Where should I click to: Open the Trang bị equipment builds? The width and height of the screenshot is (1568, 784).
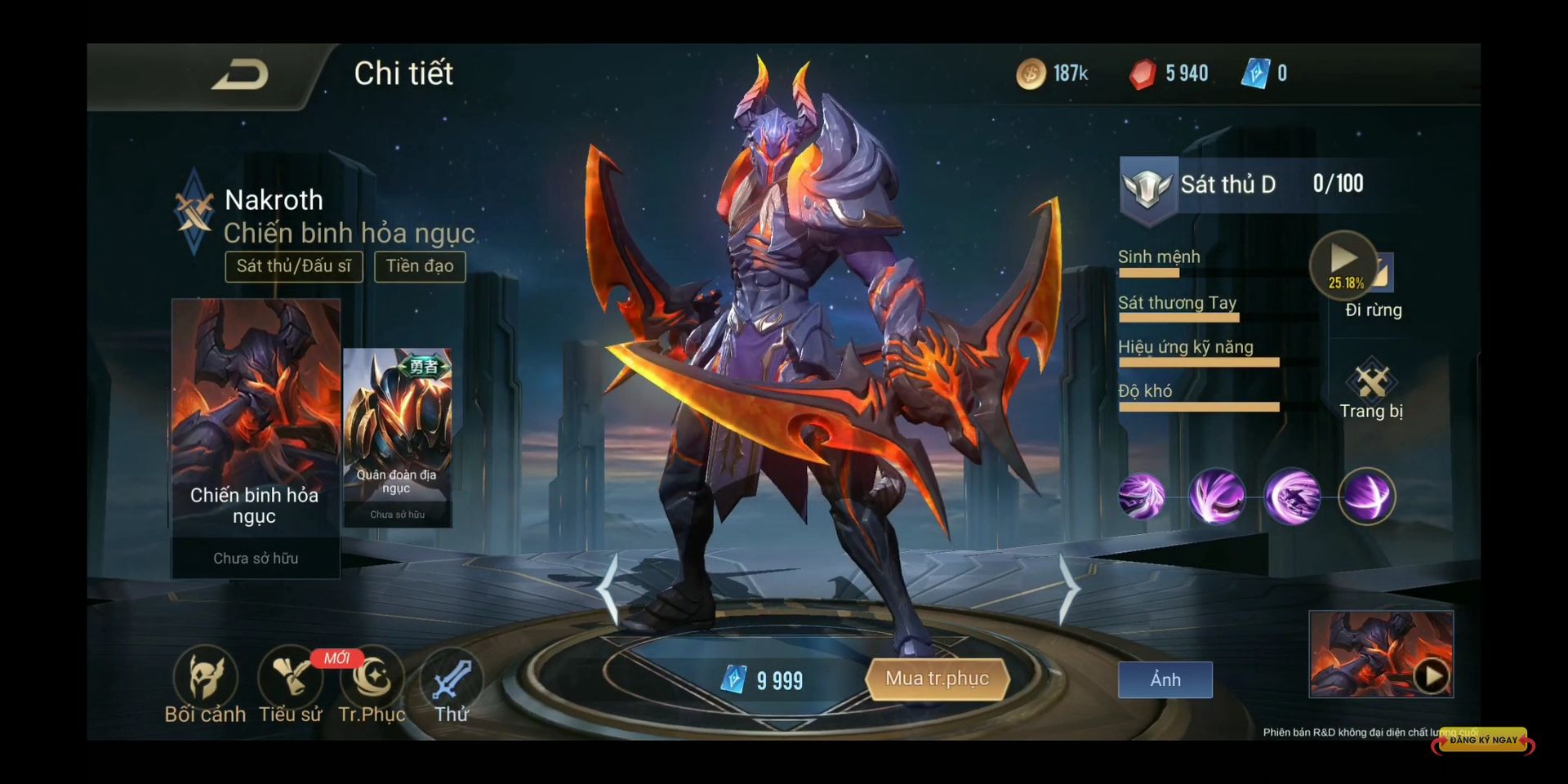coord(1371,390)
